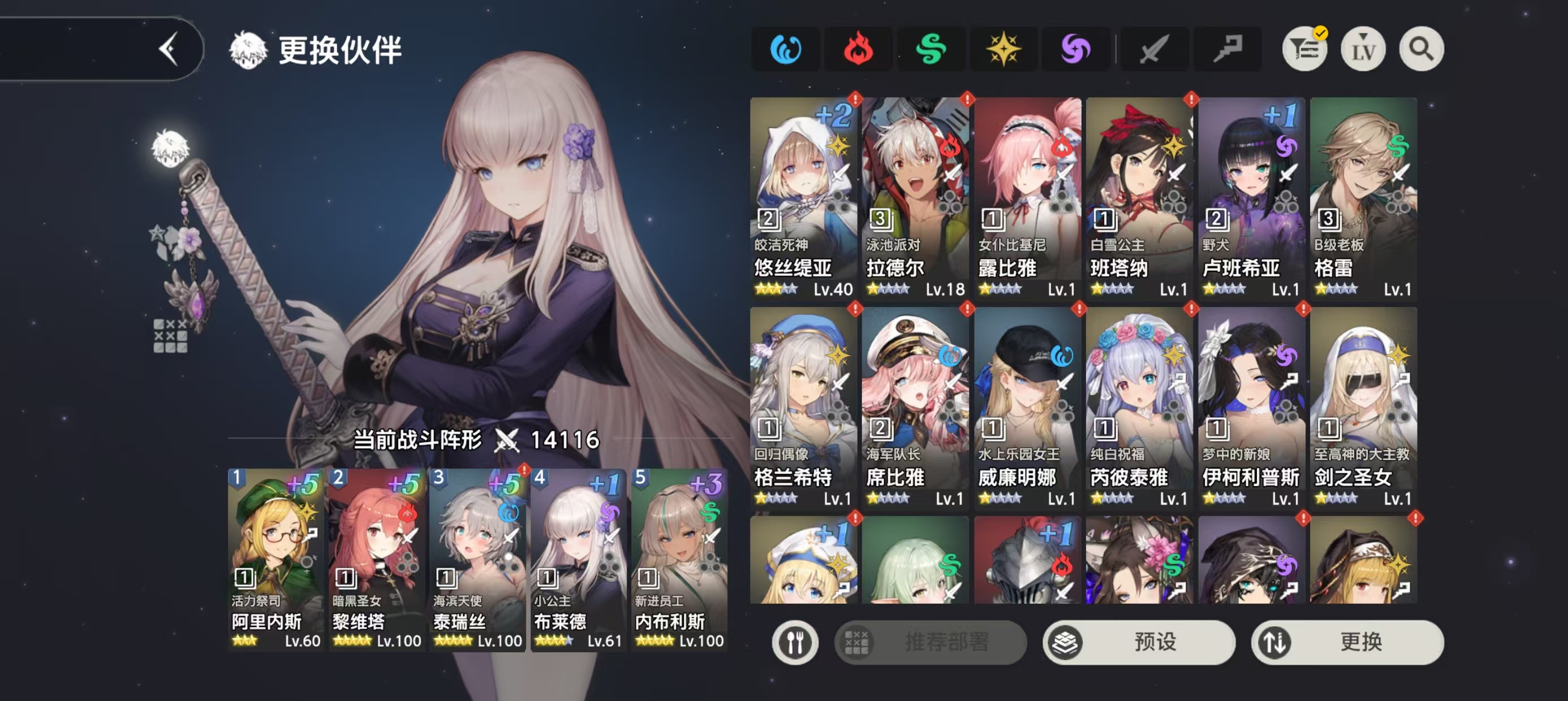The width and height of the screenshot is (1568, 701).
Task: Open the 预设 presets menu
Action: (x=1138, y=642)
